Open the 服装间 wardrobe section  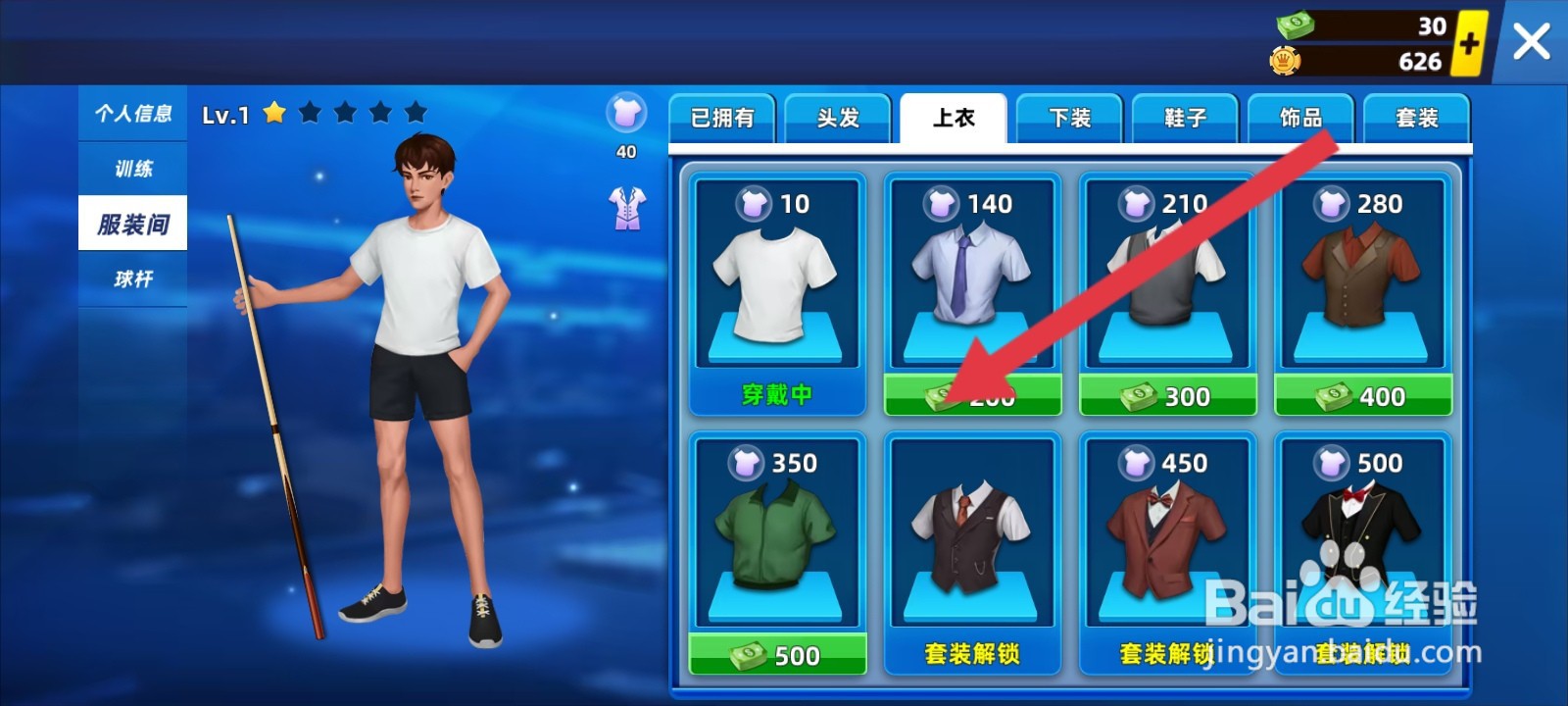(132, 223)
